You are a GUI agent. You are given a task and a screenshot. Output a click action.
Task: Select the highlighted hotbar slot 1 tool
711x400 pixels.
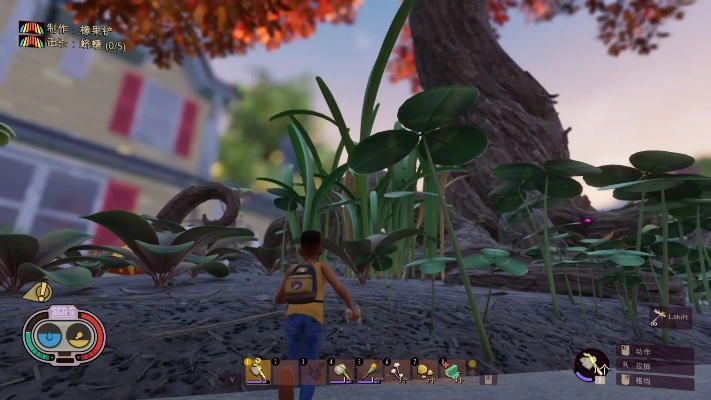258,372
